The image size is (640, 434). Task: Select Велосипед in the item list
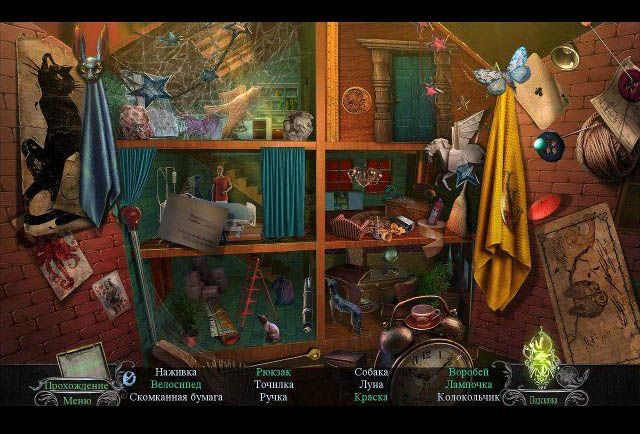(x=176, y=384)
